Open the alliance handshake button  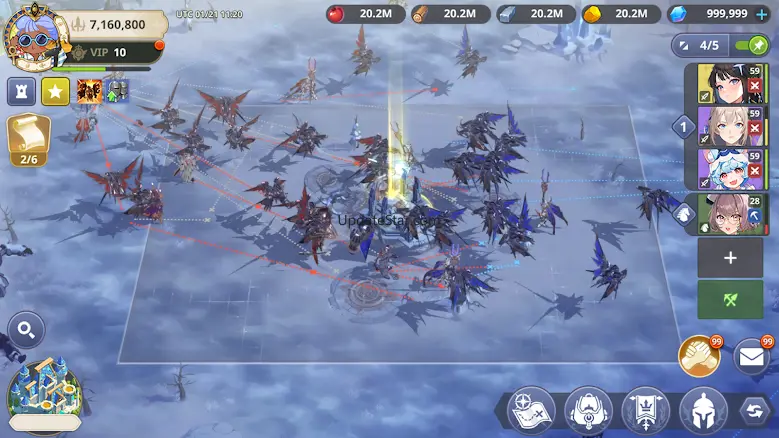point(700,356)
